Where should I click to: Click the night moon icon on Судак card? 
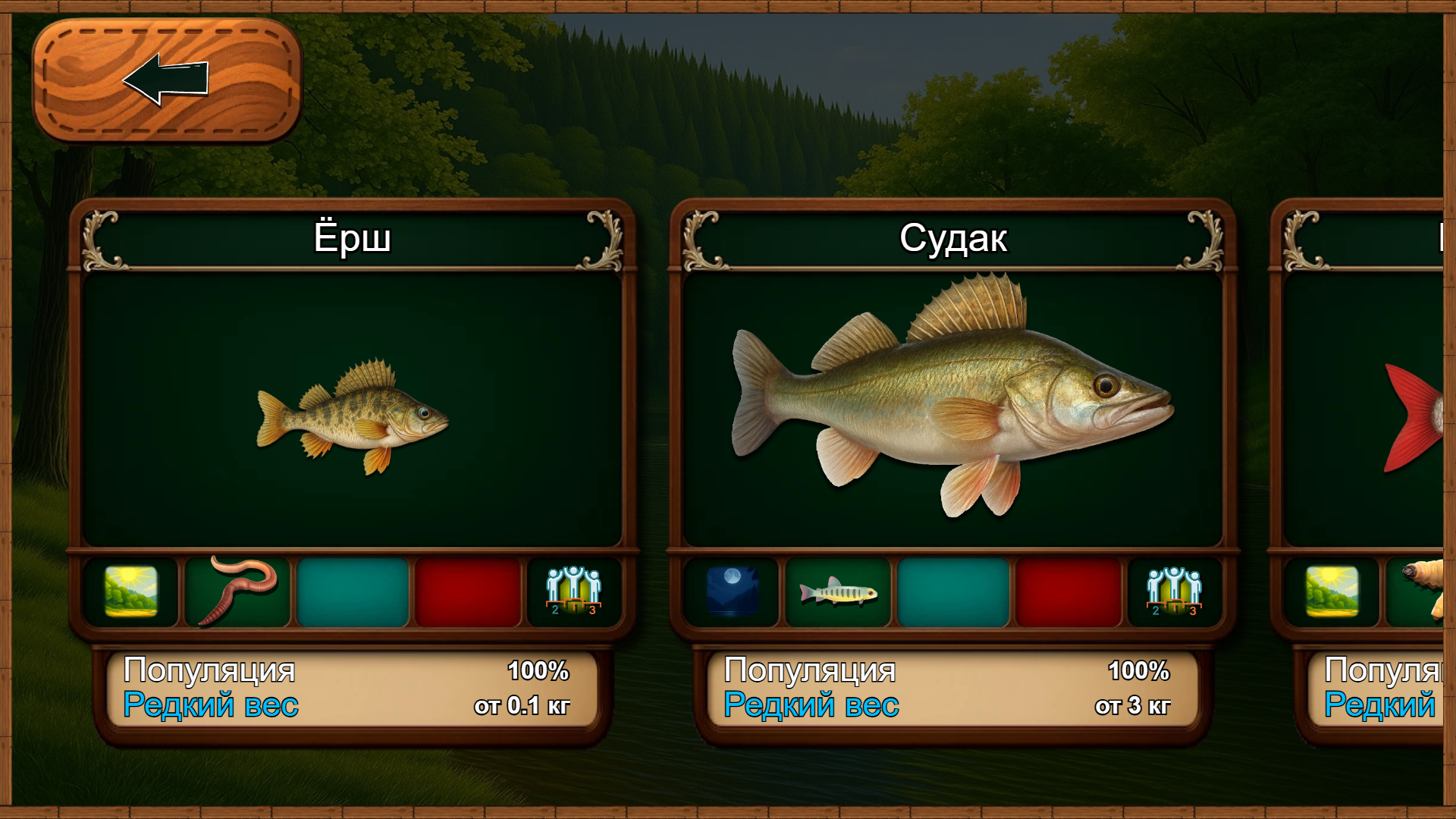click(732, 591)
